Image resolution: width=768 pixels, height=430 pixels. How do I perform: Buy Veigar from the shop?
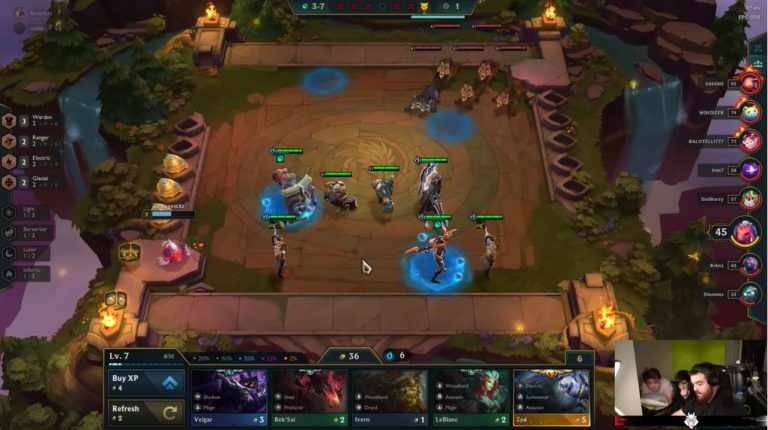click(229, 398)
